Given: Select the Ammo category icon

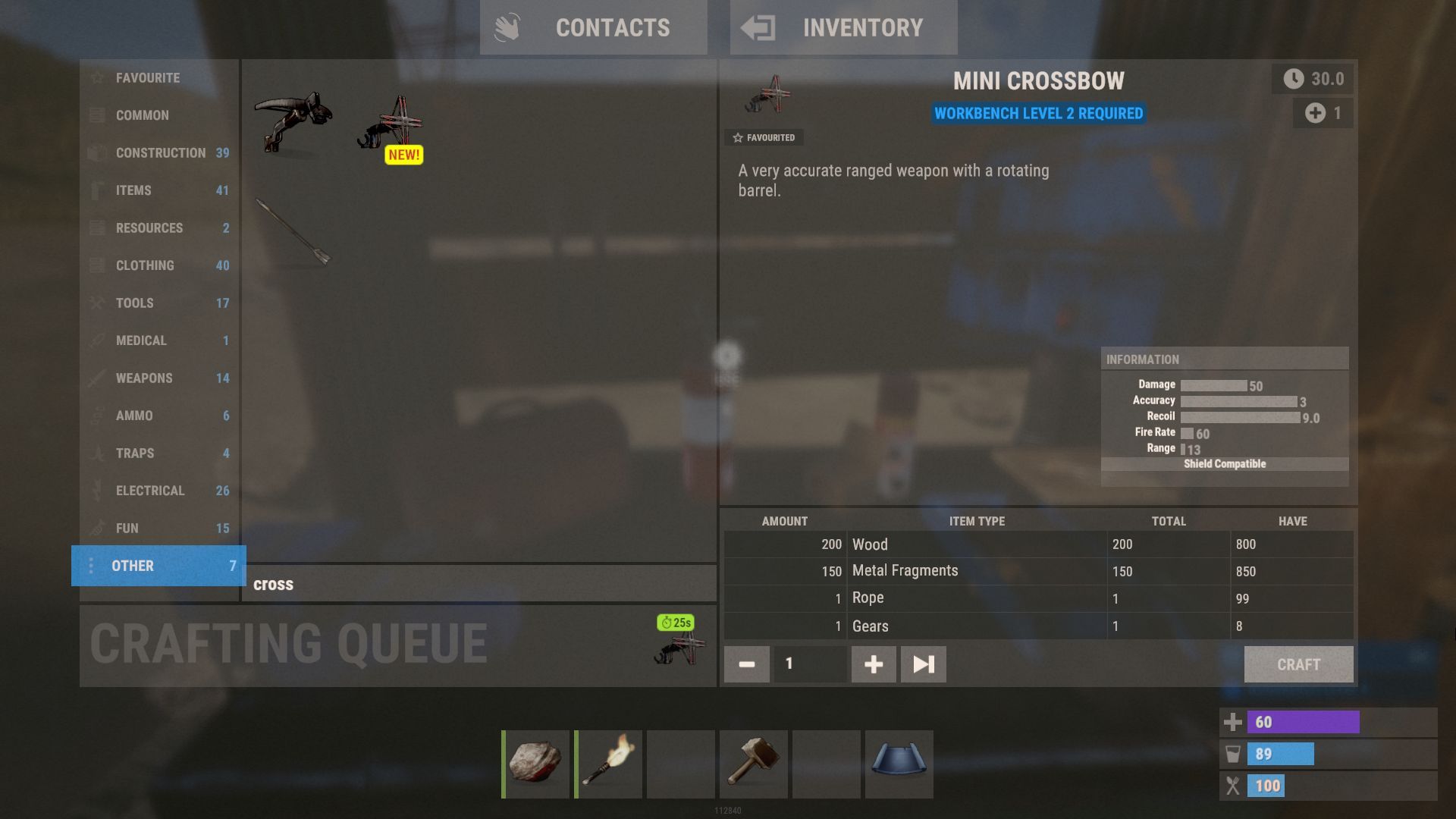Looking at the screenshot, I should (97, 416).
